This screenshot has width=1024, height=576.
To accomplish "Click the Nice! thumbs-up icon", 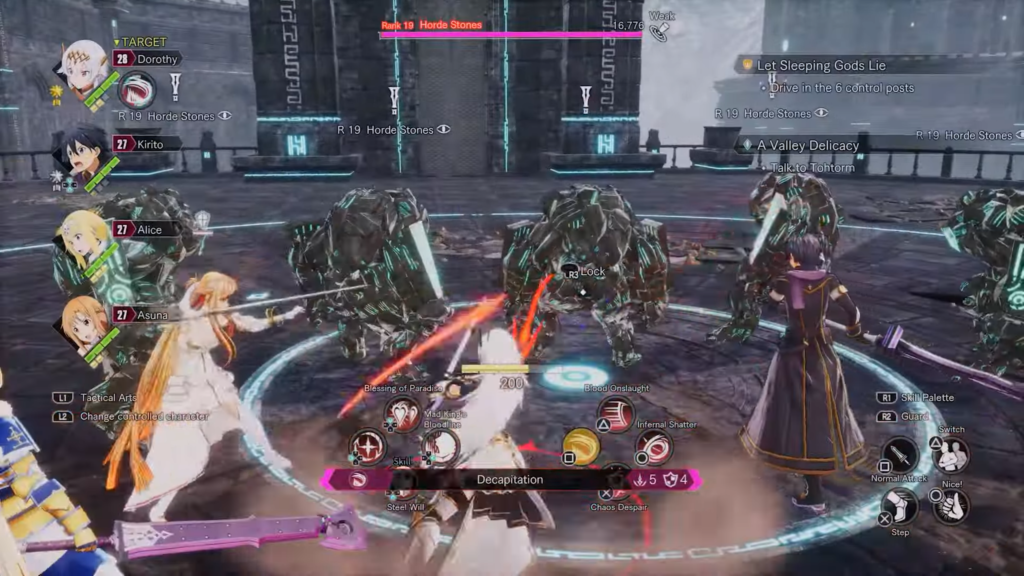I will pyautogui.click(x=951, y=504).
